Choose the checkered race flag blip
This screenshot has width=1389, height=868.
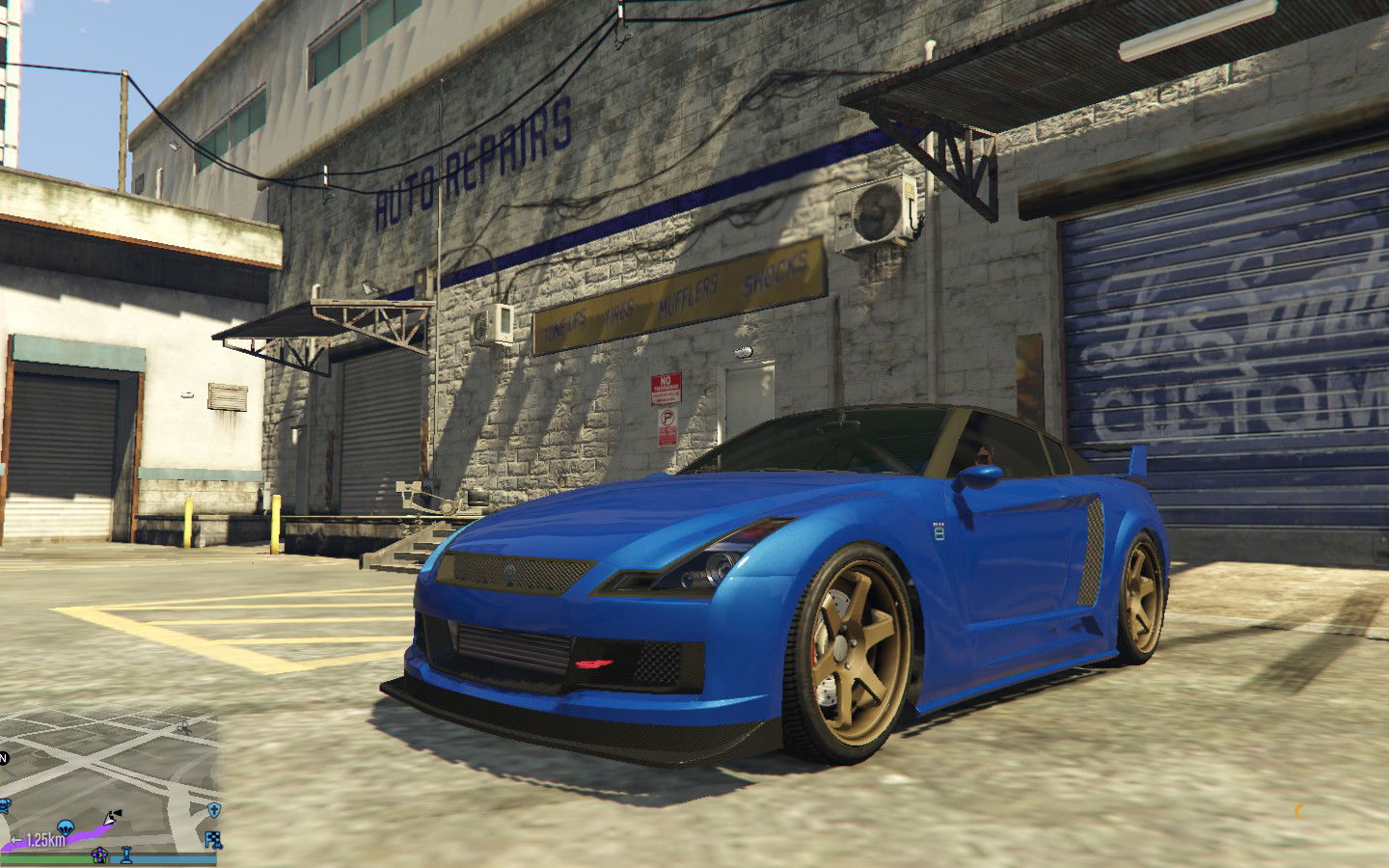[213, 840]
